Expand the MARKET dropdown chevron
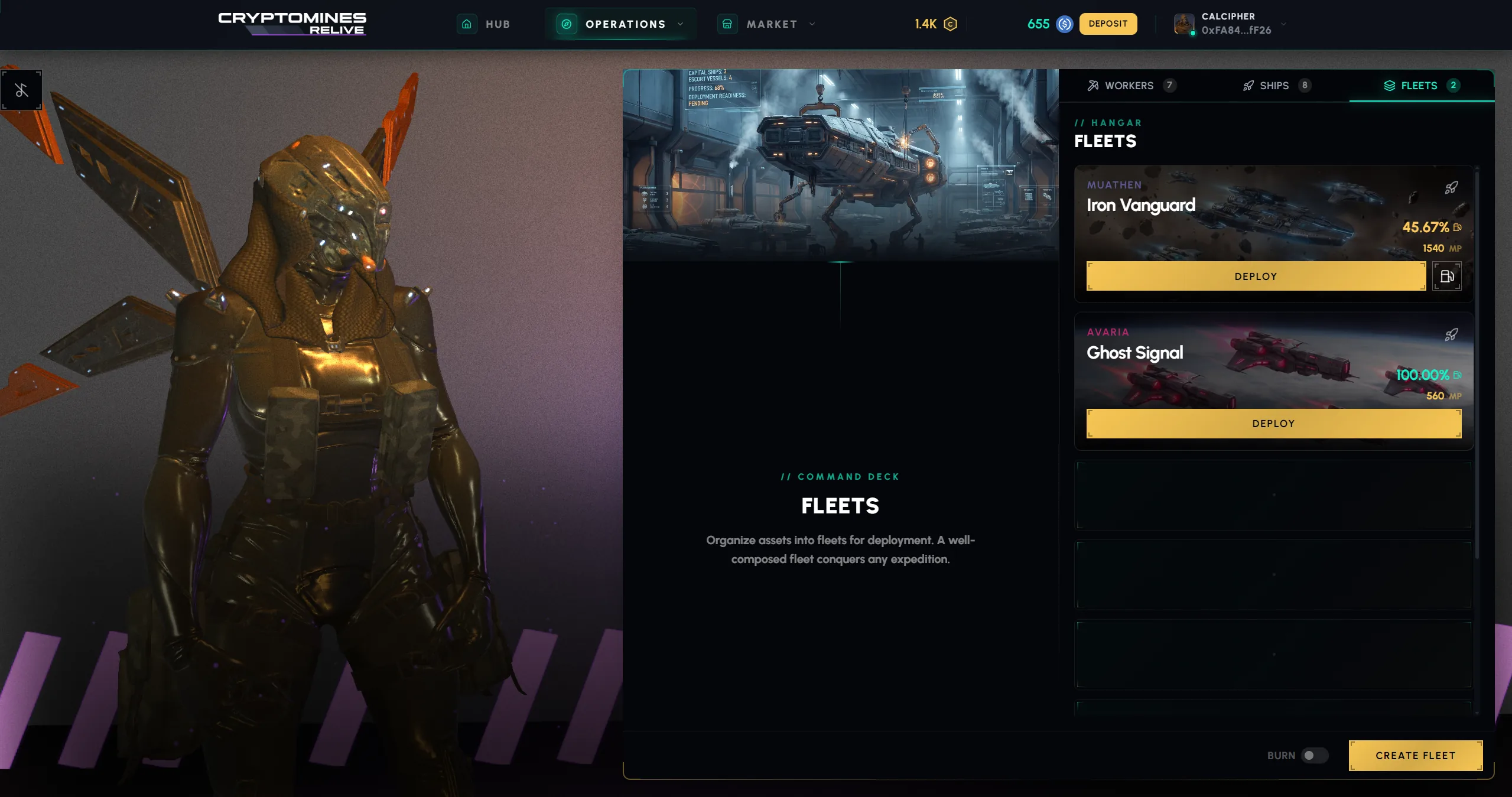 812,24
